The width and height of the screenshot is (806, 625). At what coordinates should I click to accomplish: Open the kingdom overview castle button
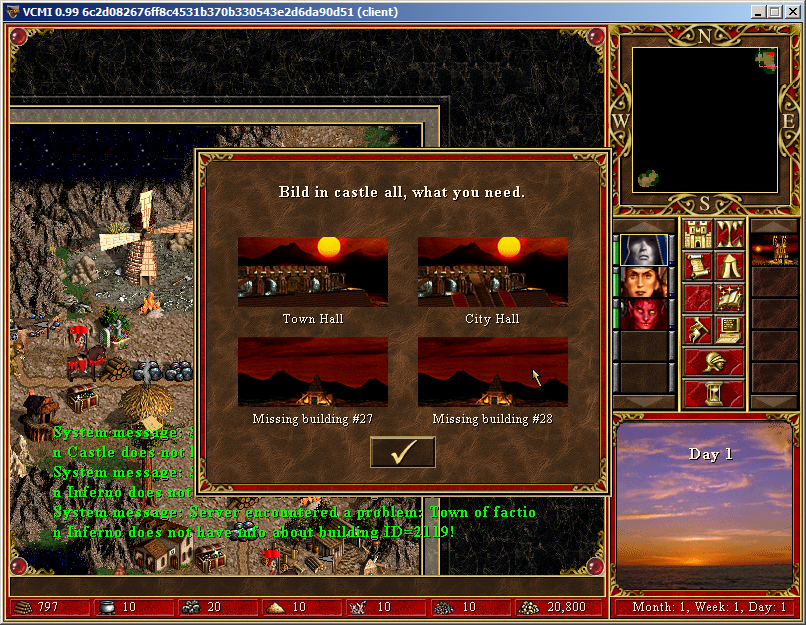[x=698, y=235]
